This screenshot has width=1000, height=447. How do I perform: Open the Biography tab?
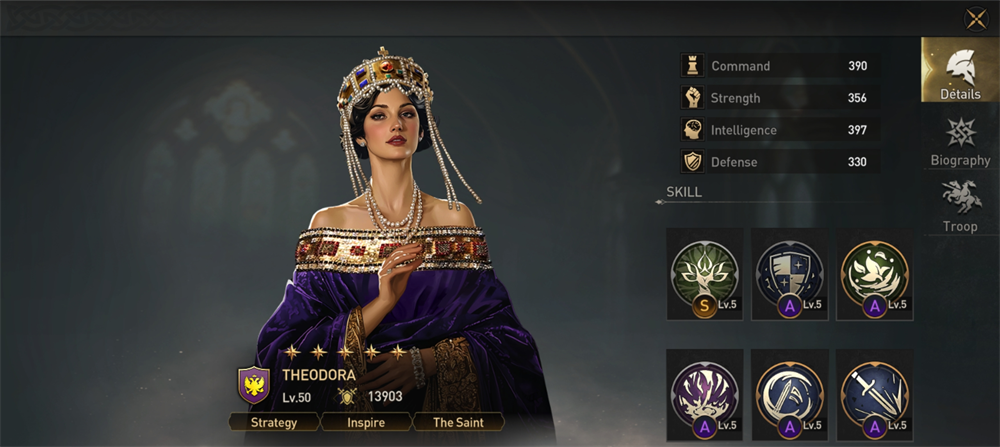960,142
